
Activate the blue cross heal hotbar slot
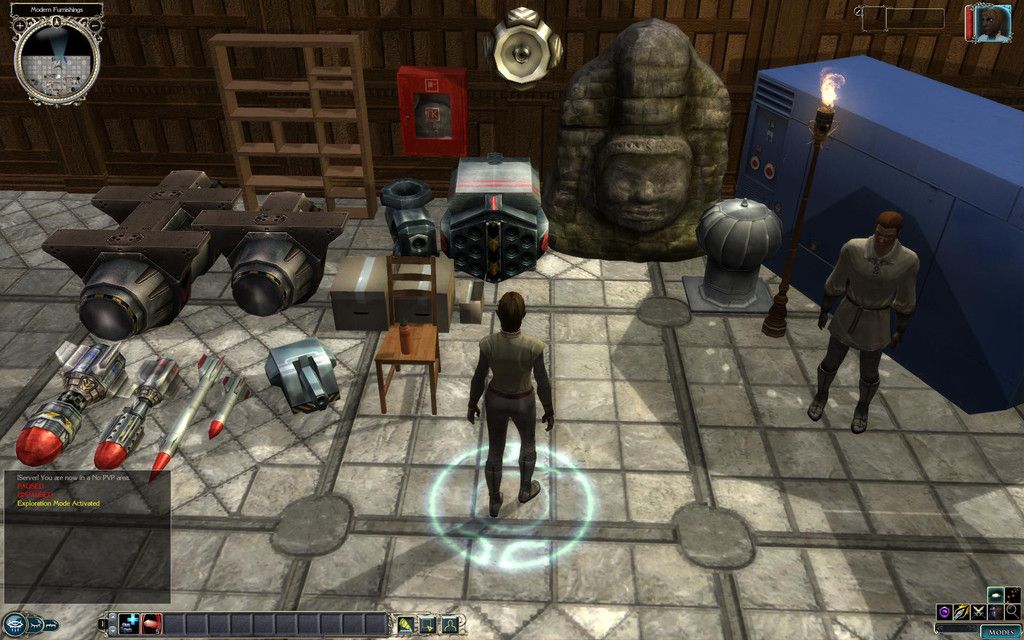(130, 624)
